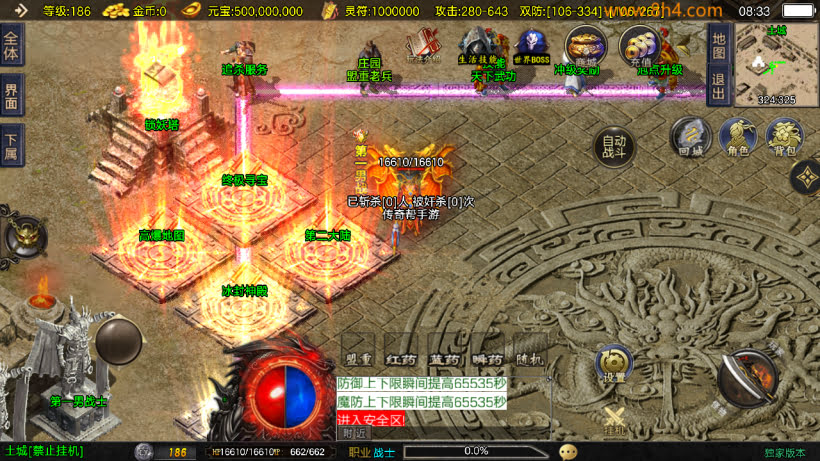Open the 设置 settings gear

point(614,364)
